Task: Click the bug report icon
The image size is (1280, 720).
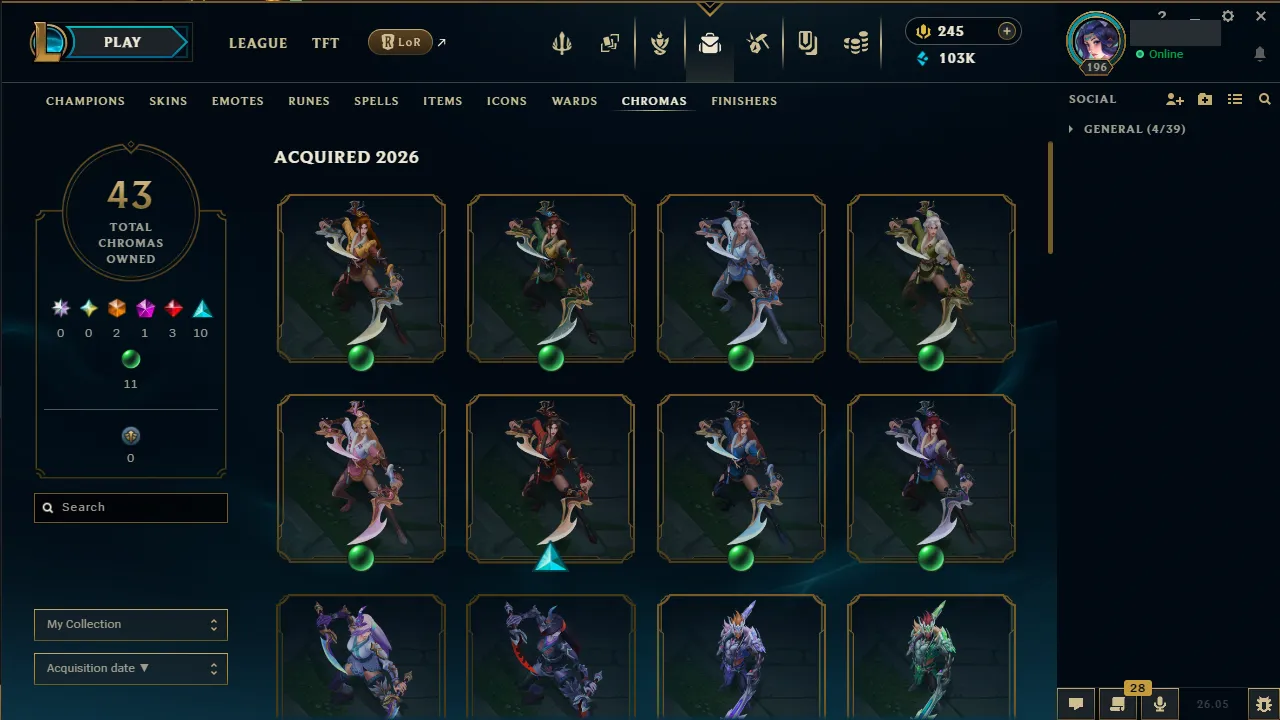Action: (x=1259, y=703)
